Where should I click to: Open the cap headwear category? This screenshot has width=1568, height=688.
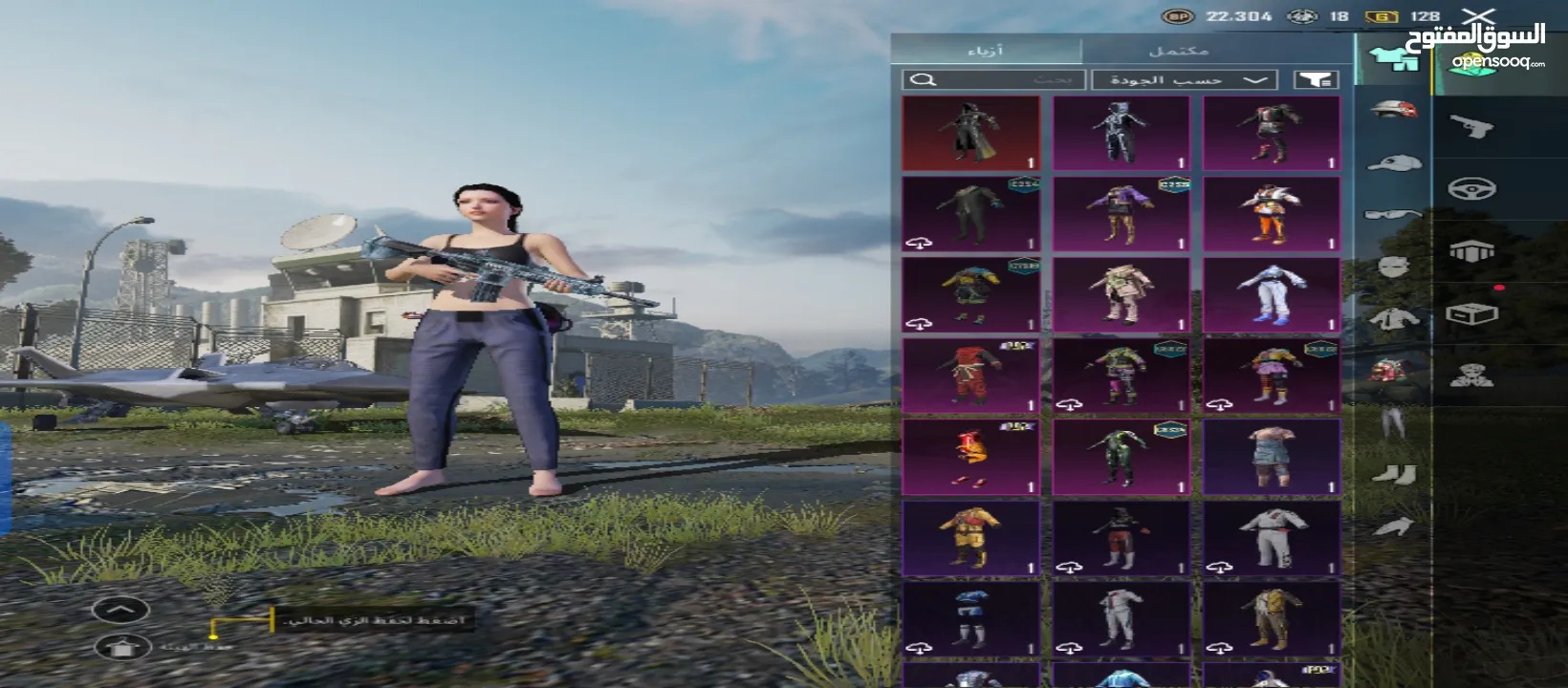[x=1393, y=162]
